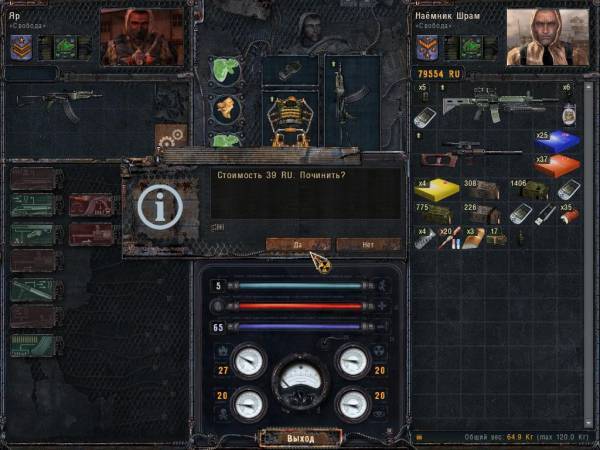This screenshot has width=600, height=450.
Task: Select the sniper rifle in the inventory
Action: (474, 151)
